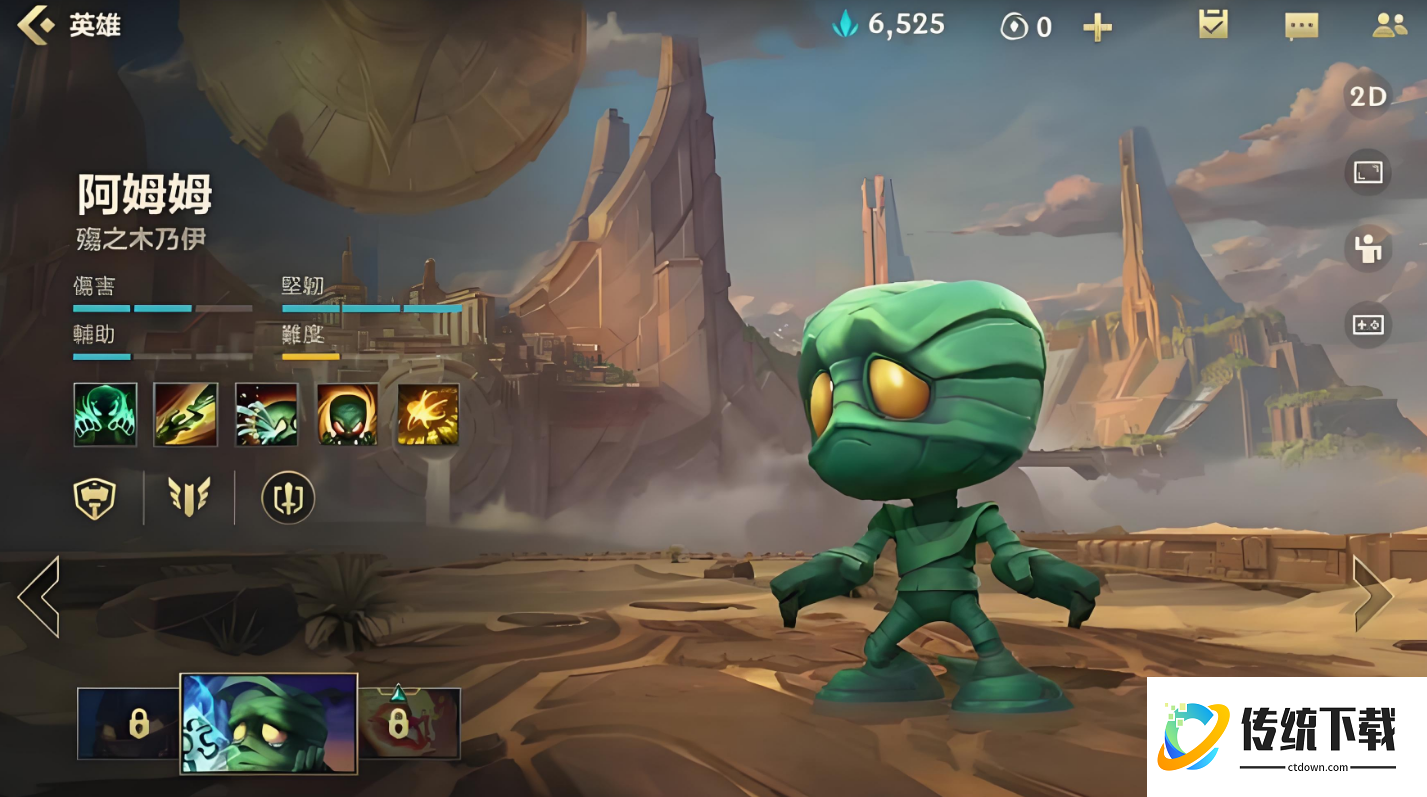This screenshot has width=1427, height=797.
Task: Open the champion pose/emote button
Action: click(x=1367, y=248)
